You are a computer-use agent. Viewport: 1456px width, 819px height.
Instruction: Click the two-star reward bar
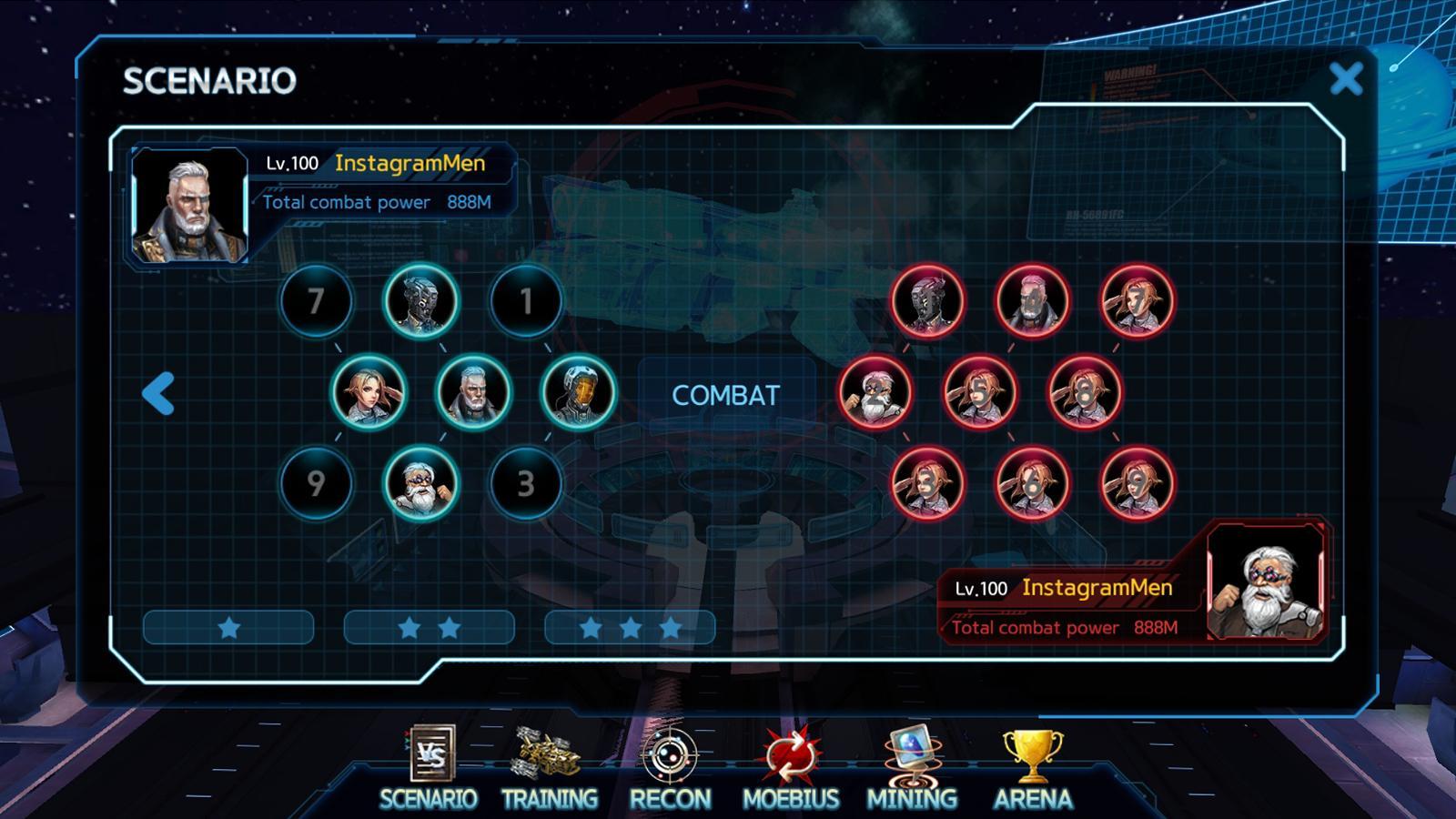coord(429,628)
